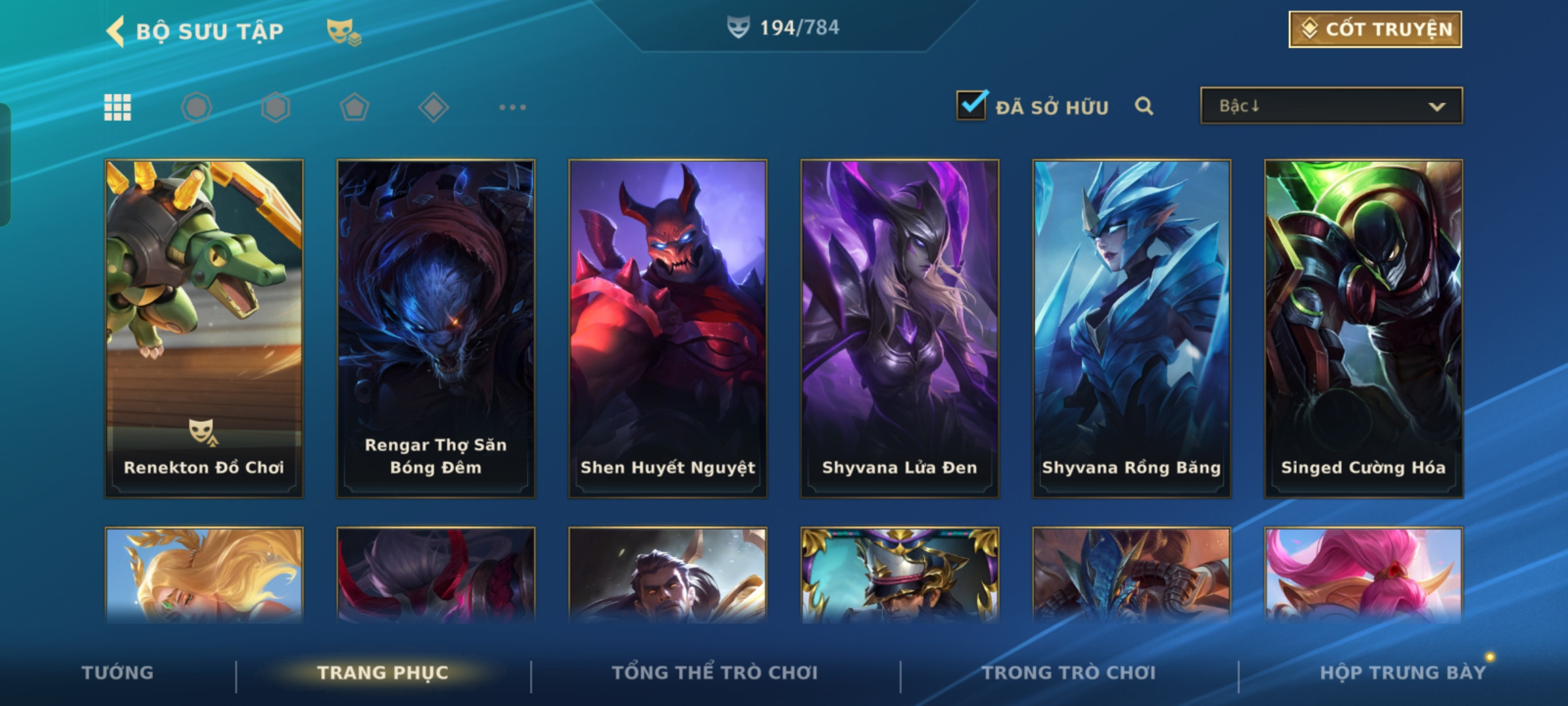View the Shyvana Rồng Băng skin
Viewport: 1568px width, 706px height.
(1132, 328)
